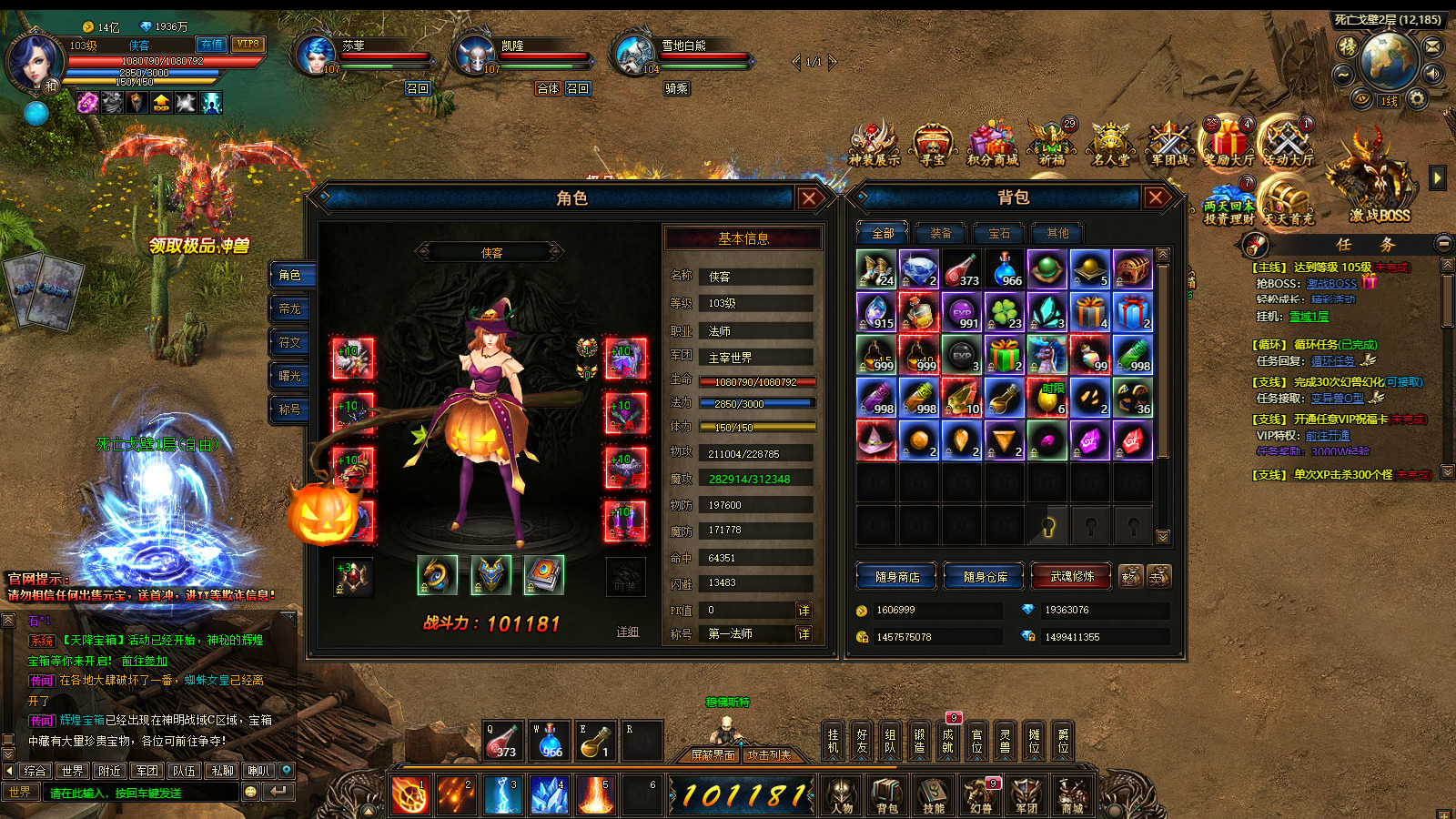Open the 技能 skills menu button
The width and height of the screenshot is (1456, 819).
pyautogui.click(x=934, y=796)
